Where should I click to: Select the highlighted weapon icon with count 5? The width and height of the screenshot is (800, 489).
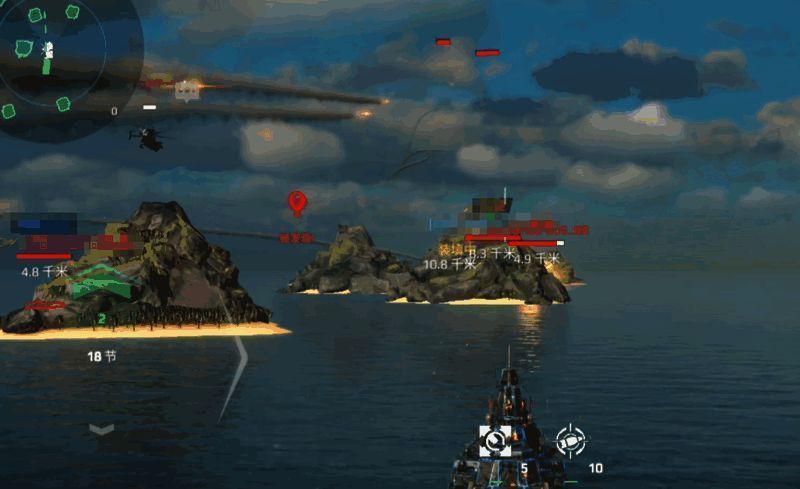[x=496, y=440]
